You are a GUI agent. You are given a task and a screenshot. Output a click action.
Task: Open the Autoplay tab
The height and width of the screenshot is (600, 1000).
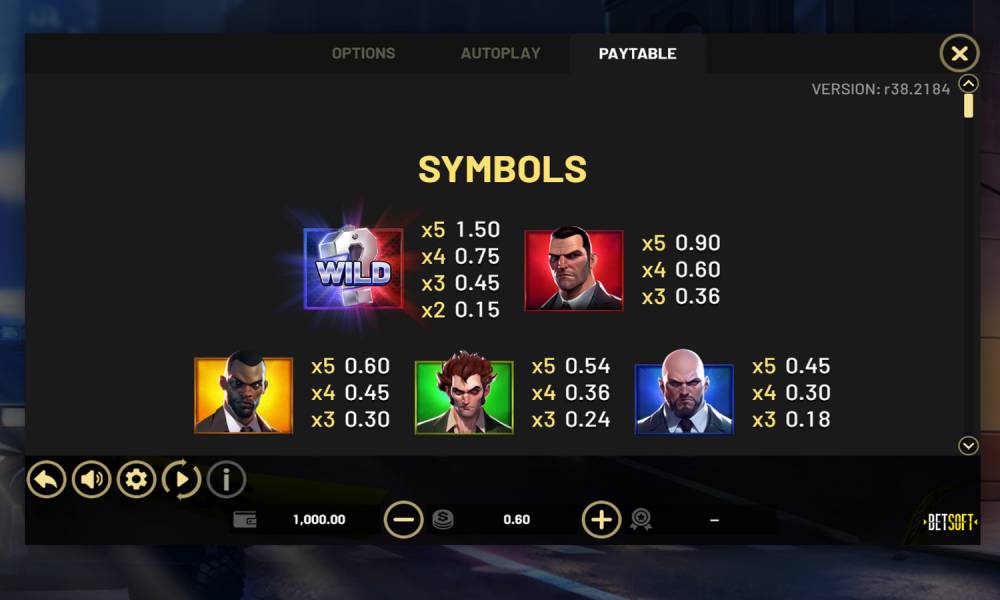(x=500, y=54)
